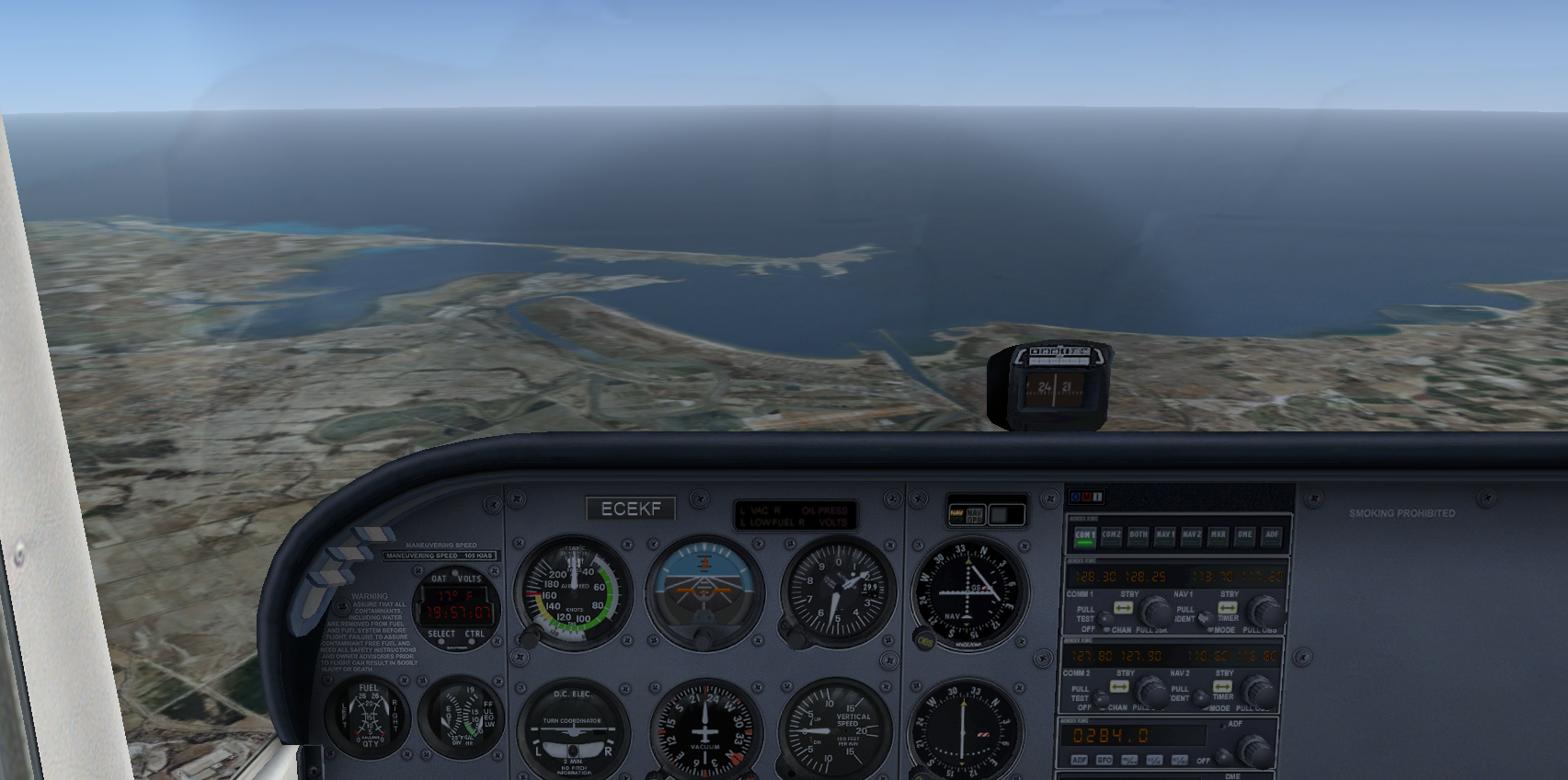Turn on NAV1 audio button

click(x=1165, y=536)
